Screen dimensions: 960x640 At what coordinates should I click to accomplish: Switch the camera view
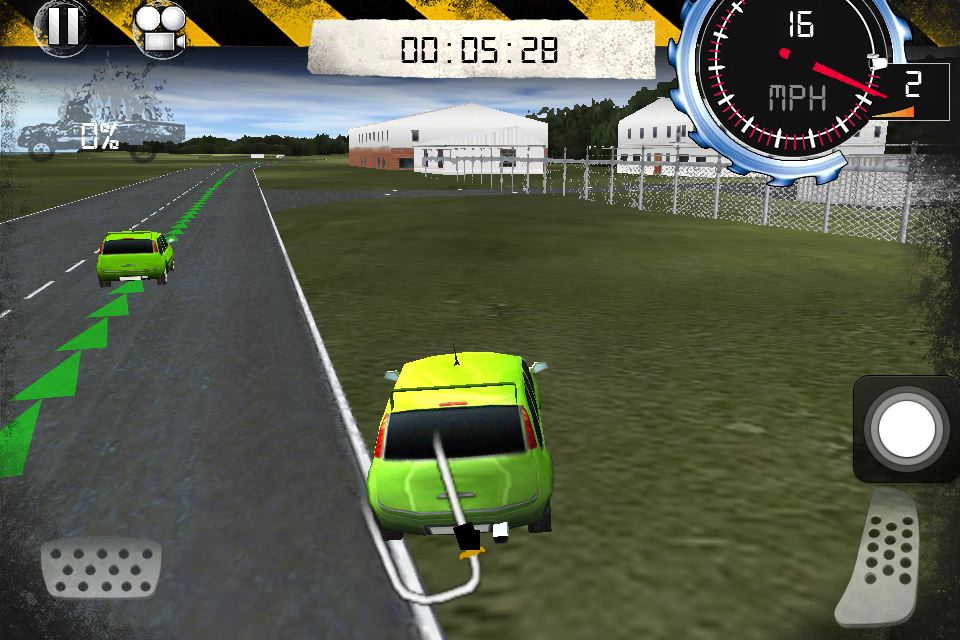158,28
